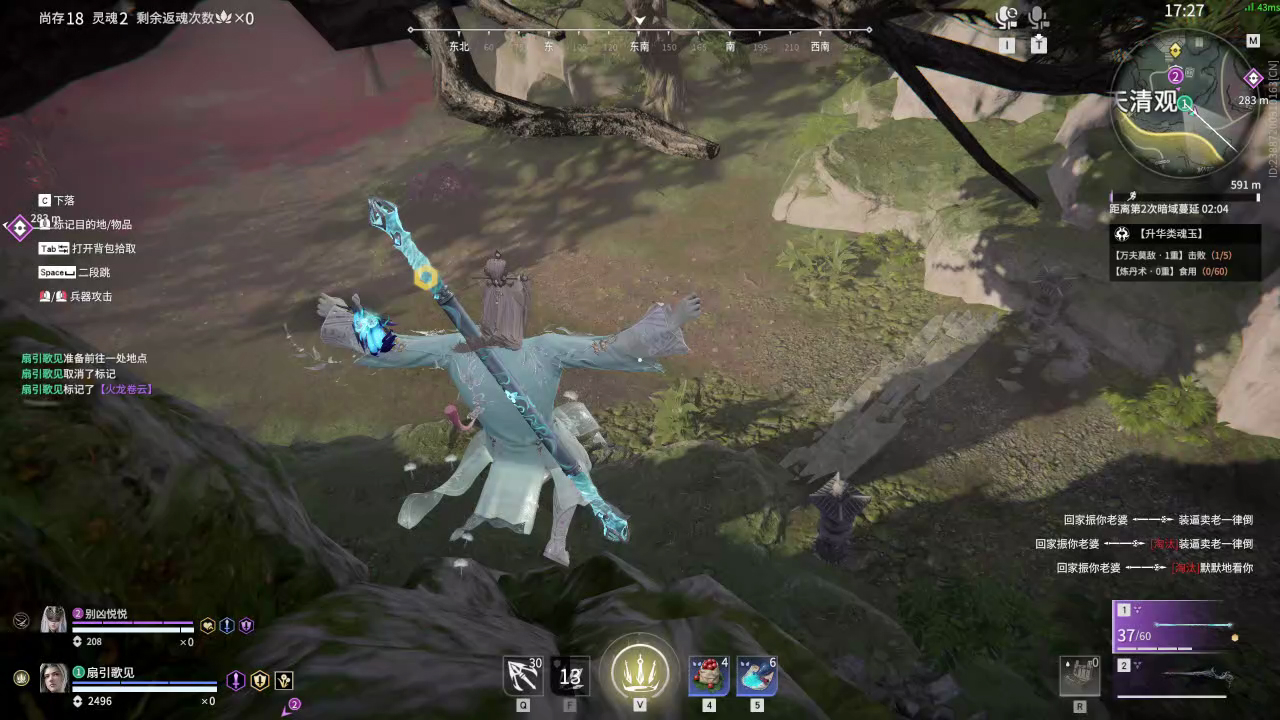Toggle the voice chat speaker icon
This screenshot has width=1280, height=720.
tap(1007, 17)
